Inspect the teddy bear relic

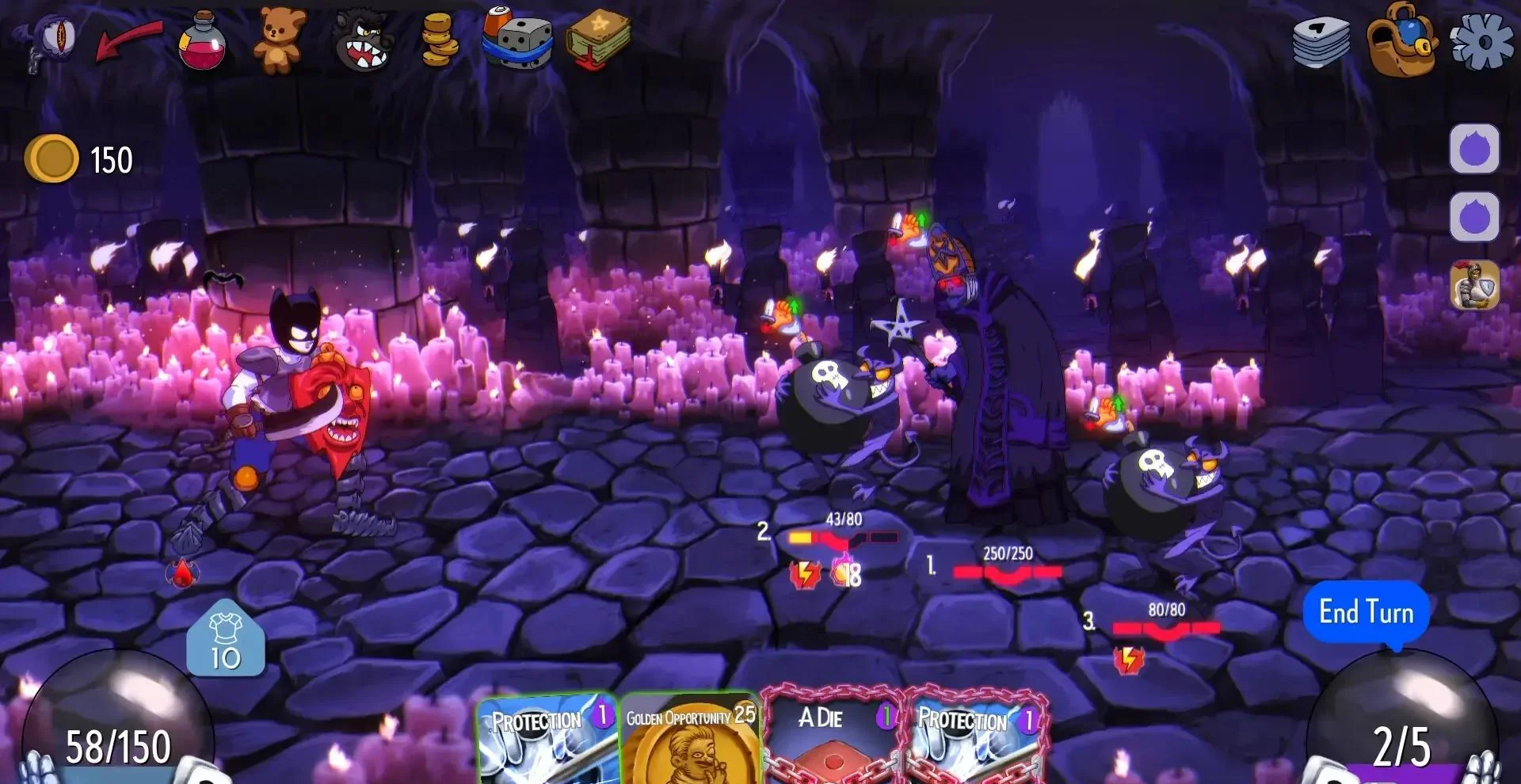(279, 40)
